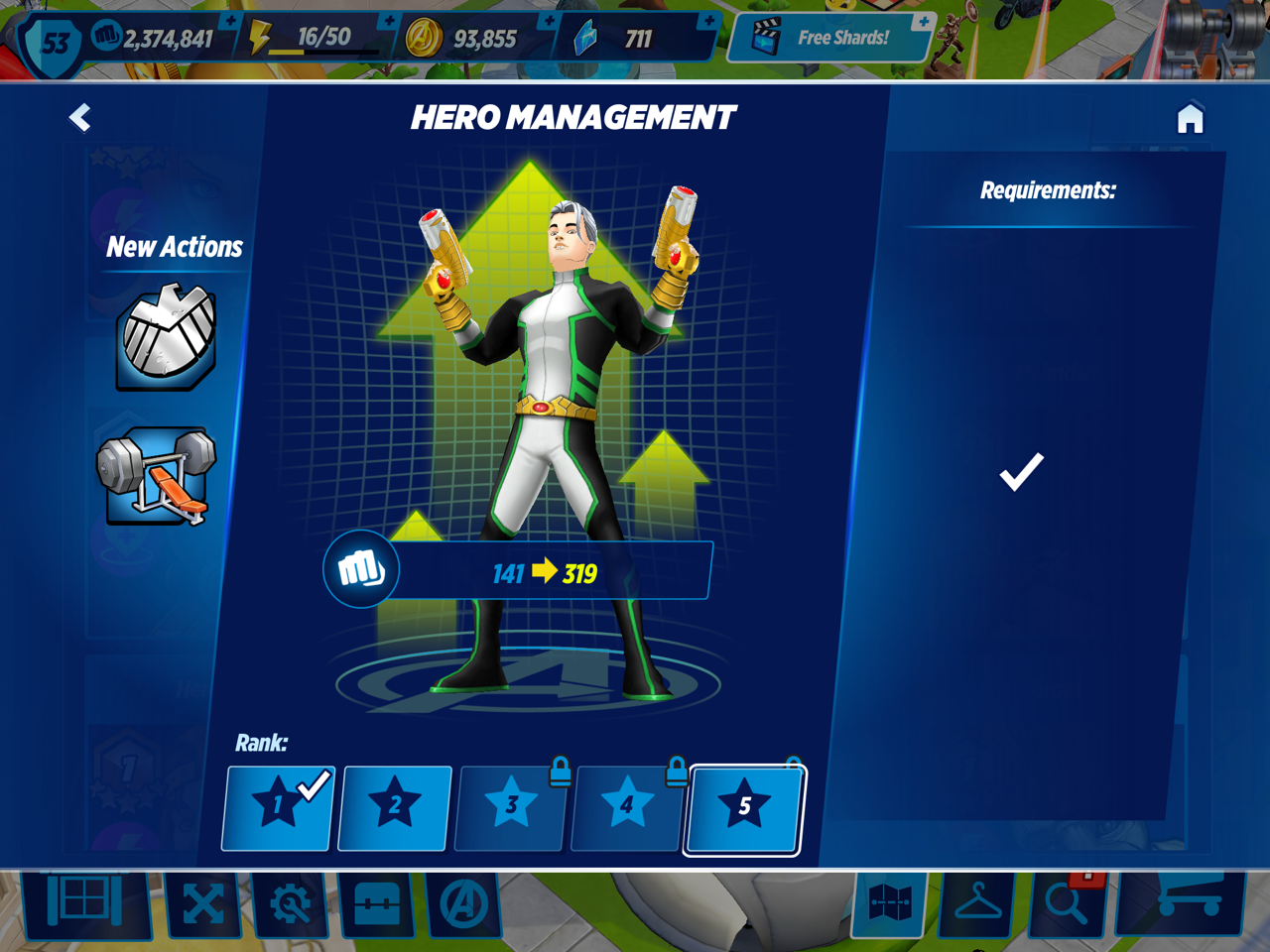
Task: Pick the locked rank 4 star
Action: [627, 807]
